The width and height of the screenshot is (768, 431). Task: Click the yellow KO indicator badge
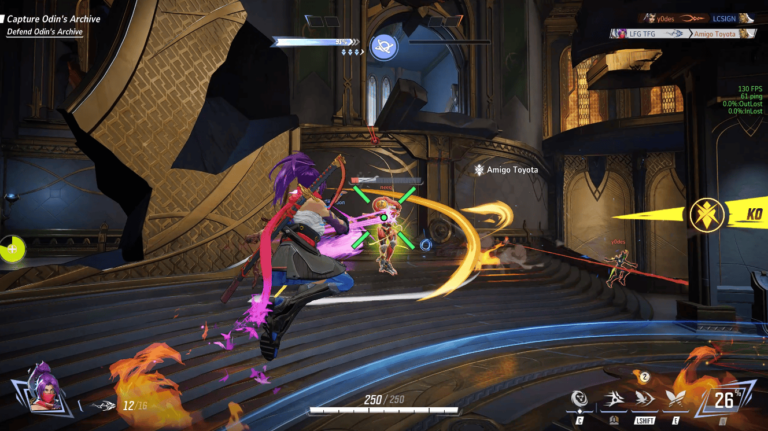tap(705, 214)
